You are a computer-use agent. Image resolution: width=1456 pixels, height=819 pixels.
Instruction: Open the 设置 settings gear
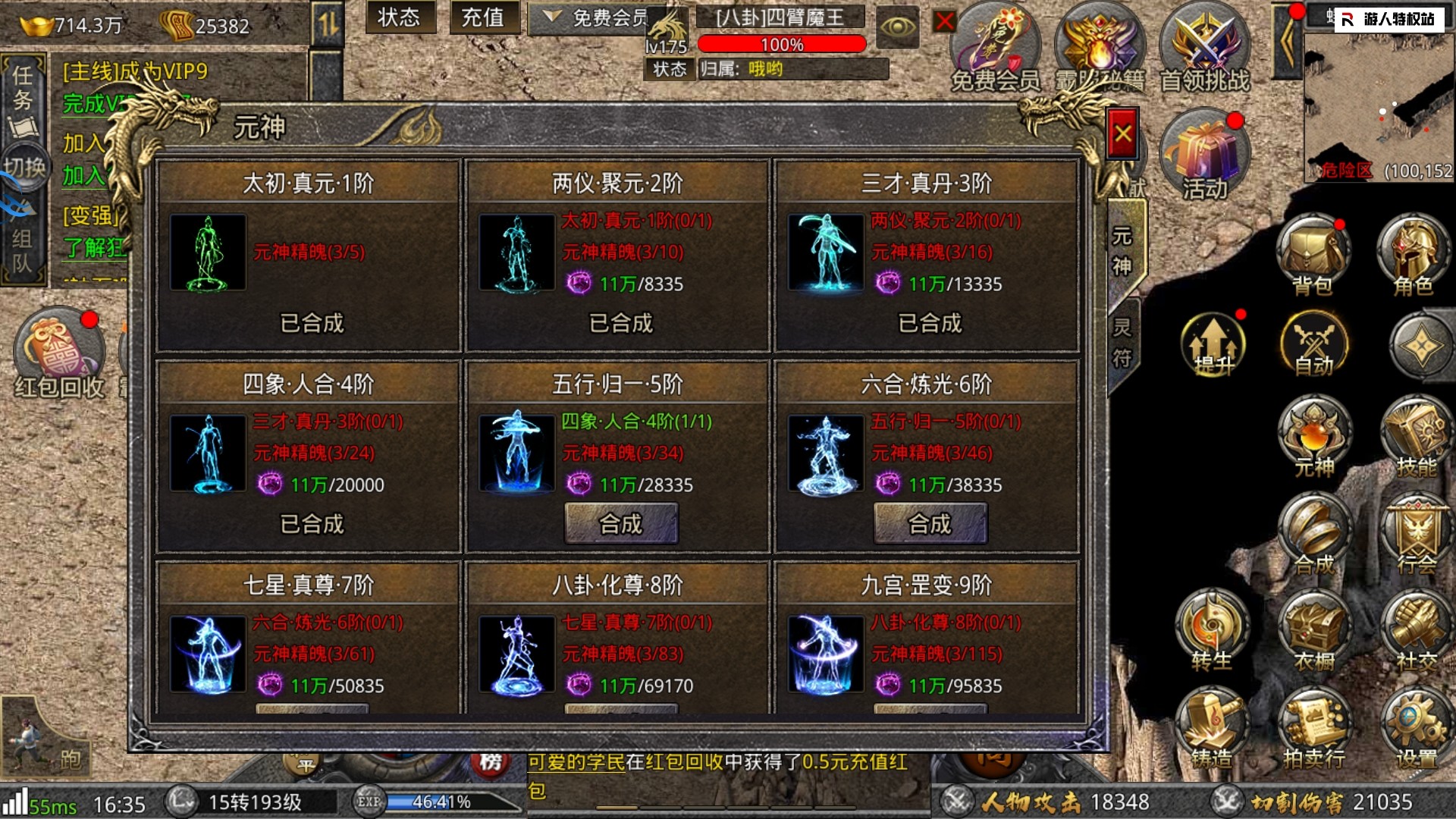tap(1415, 728)
